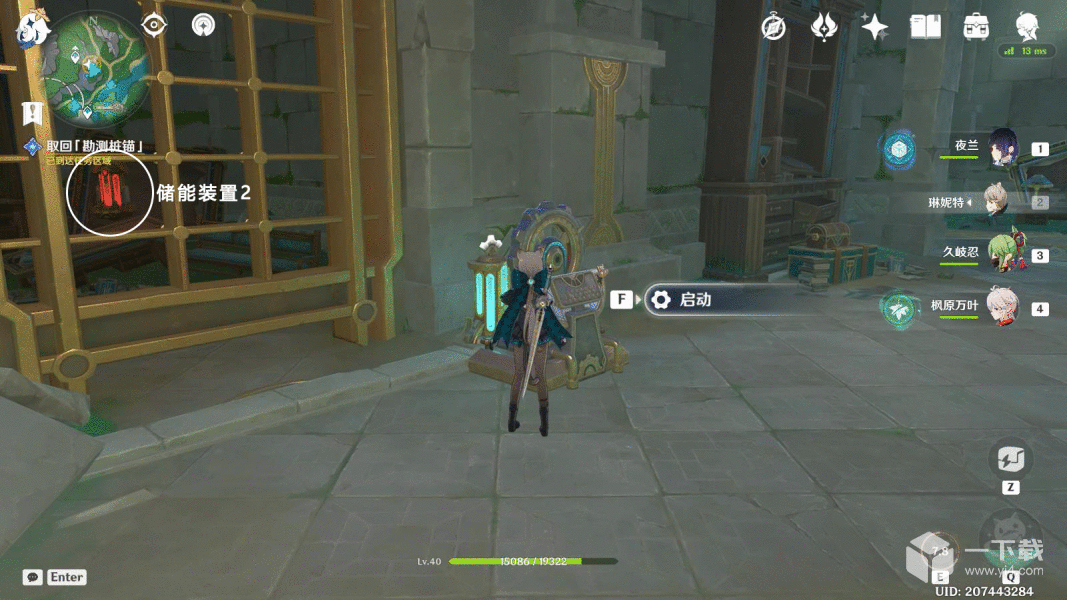This screenshot has width=1067, height=600.
Task: Trigger the elemental skill button above E
Action: 941,551
